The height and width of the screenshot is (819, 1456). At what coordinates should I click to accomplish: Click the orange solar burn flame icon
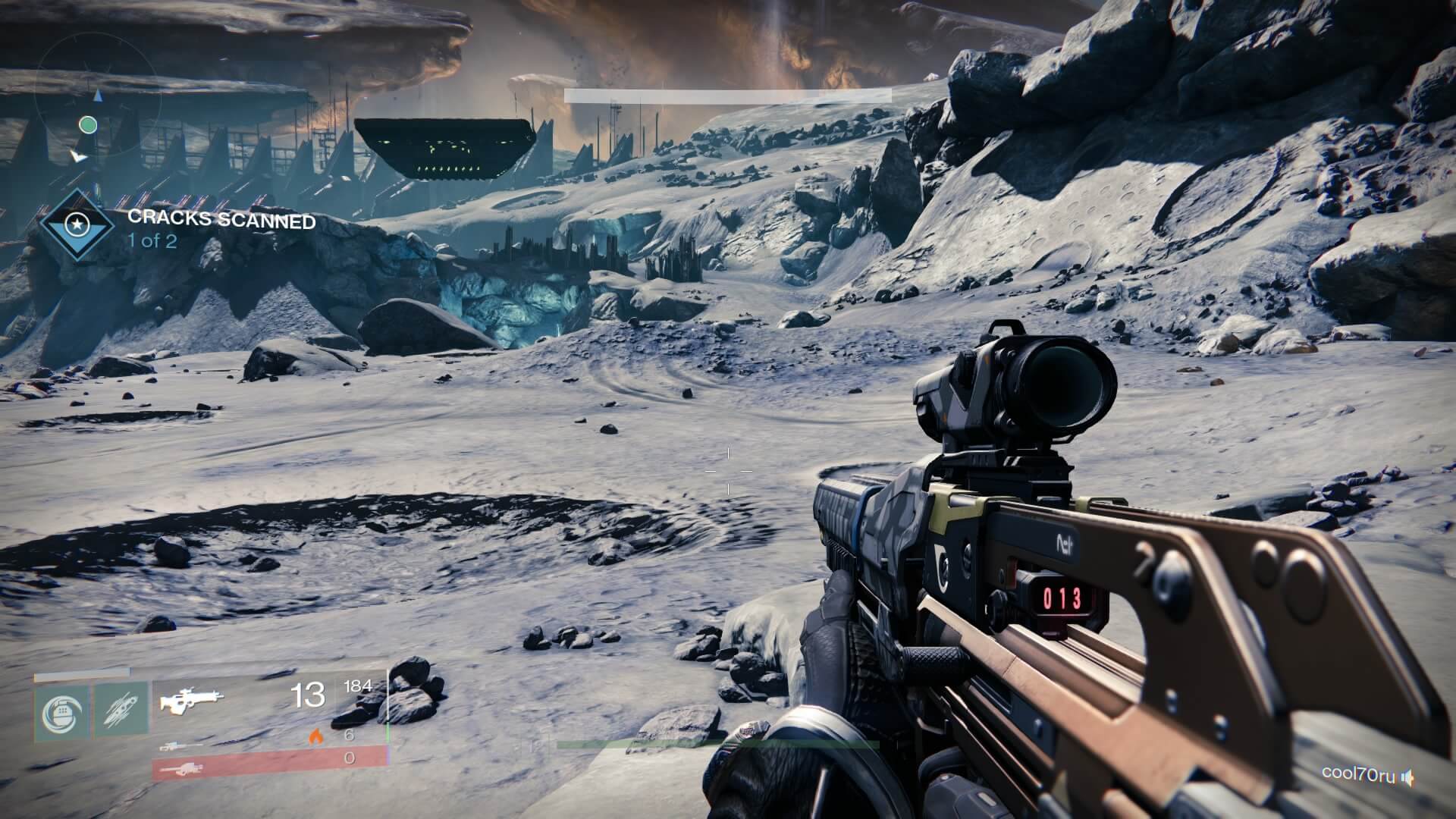point(315,738)
